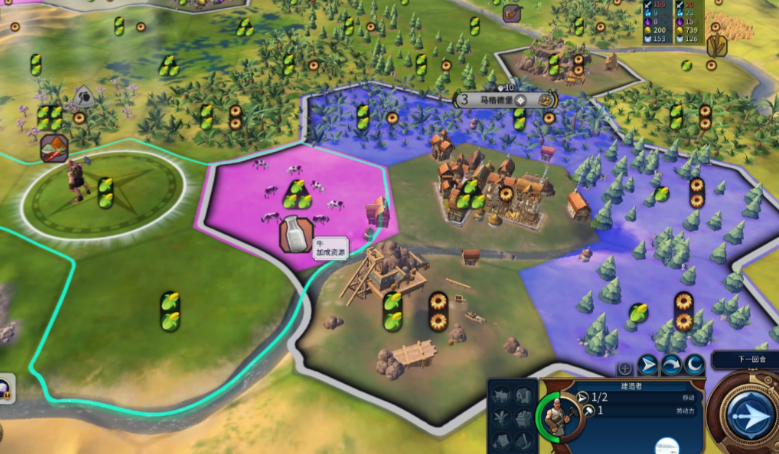The width and height of the screenshot is (779, 454).
Task: Put the Builder to sleep with the moon icon
Action: pos(694,365)
